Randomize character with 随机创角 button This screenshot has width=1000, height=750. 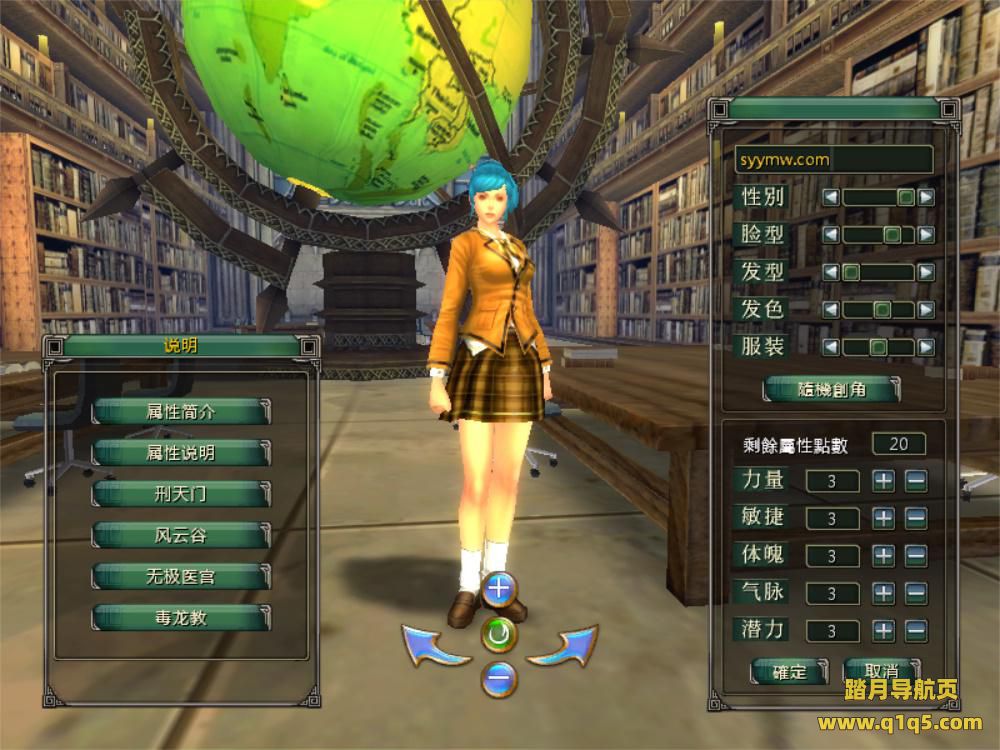point(832,390)
